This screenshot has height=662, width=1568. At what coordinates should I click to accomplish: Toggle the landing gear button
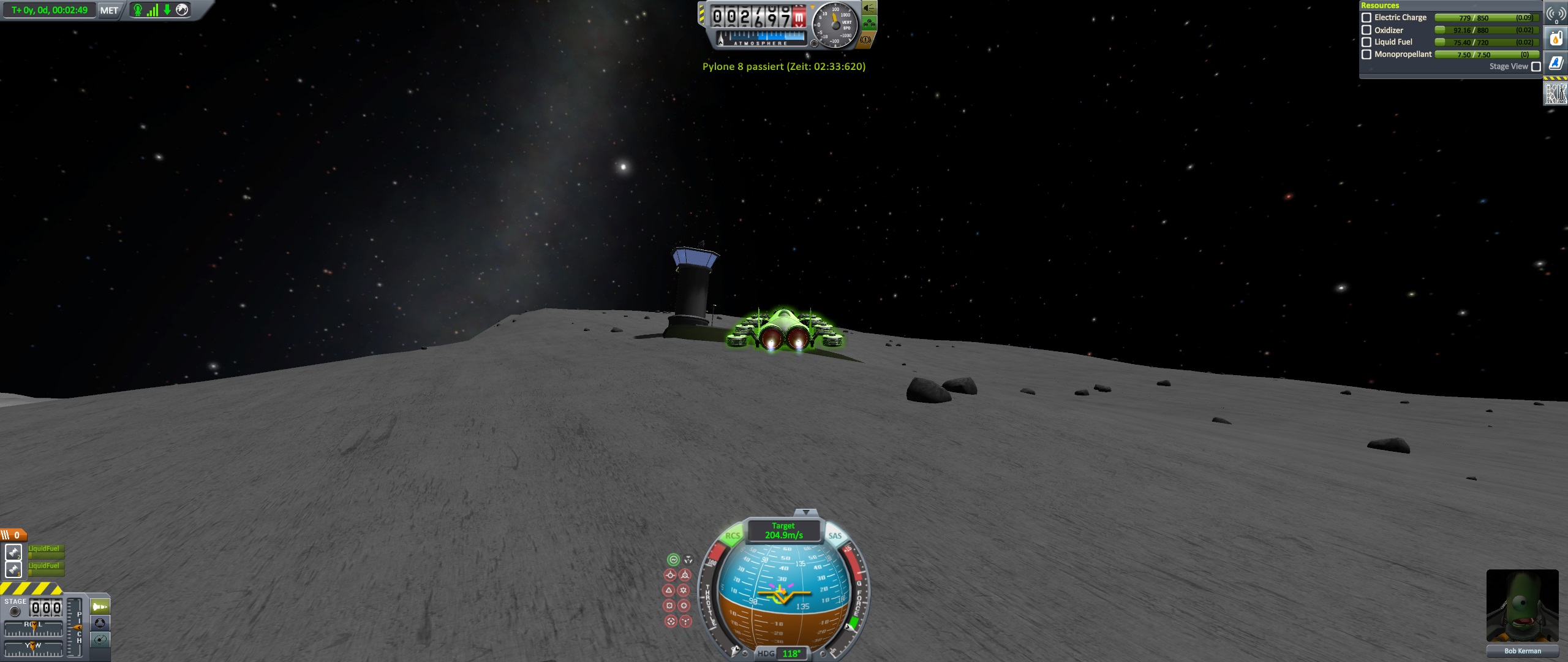coord(869,24)
